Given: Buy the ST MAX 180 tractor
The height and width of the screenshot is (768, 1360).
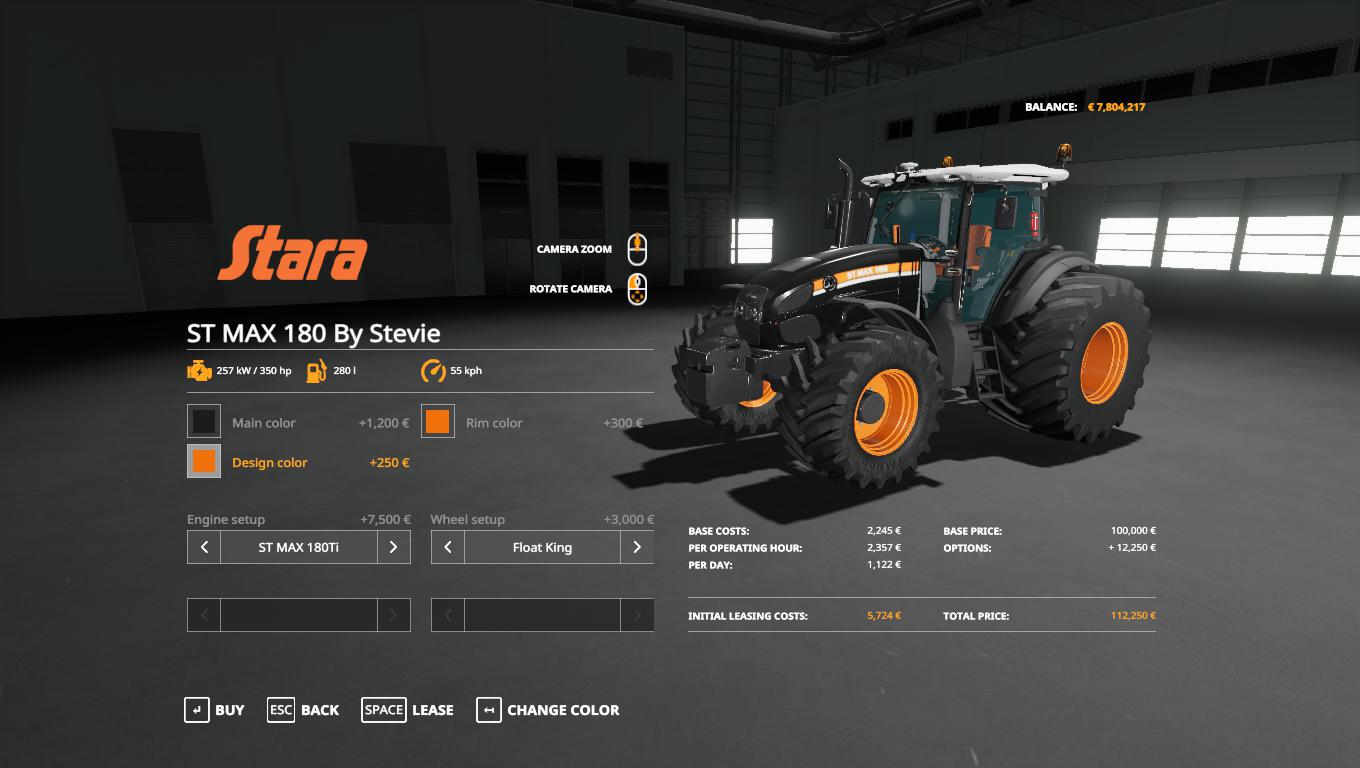Looking at the screenshot, I should [x=214, y=710].
